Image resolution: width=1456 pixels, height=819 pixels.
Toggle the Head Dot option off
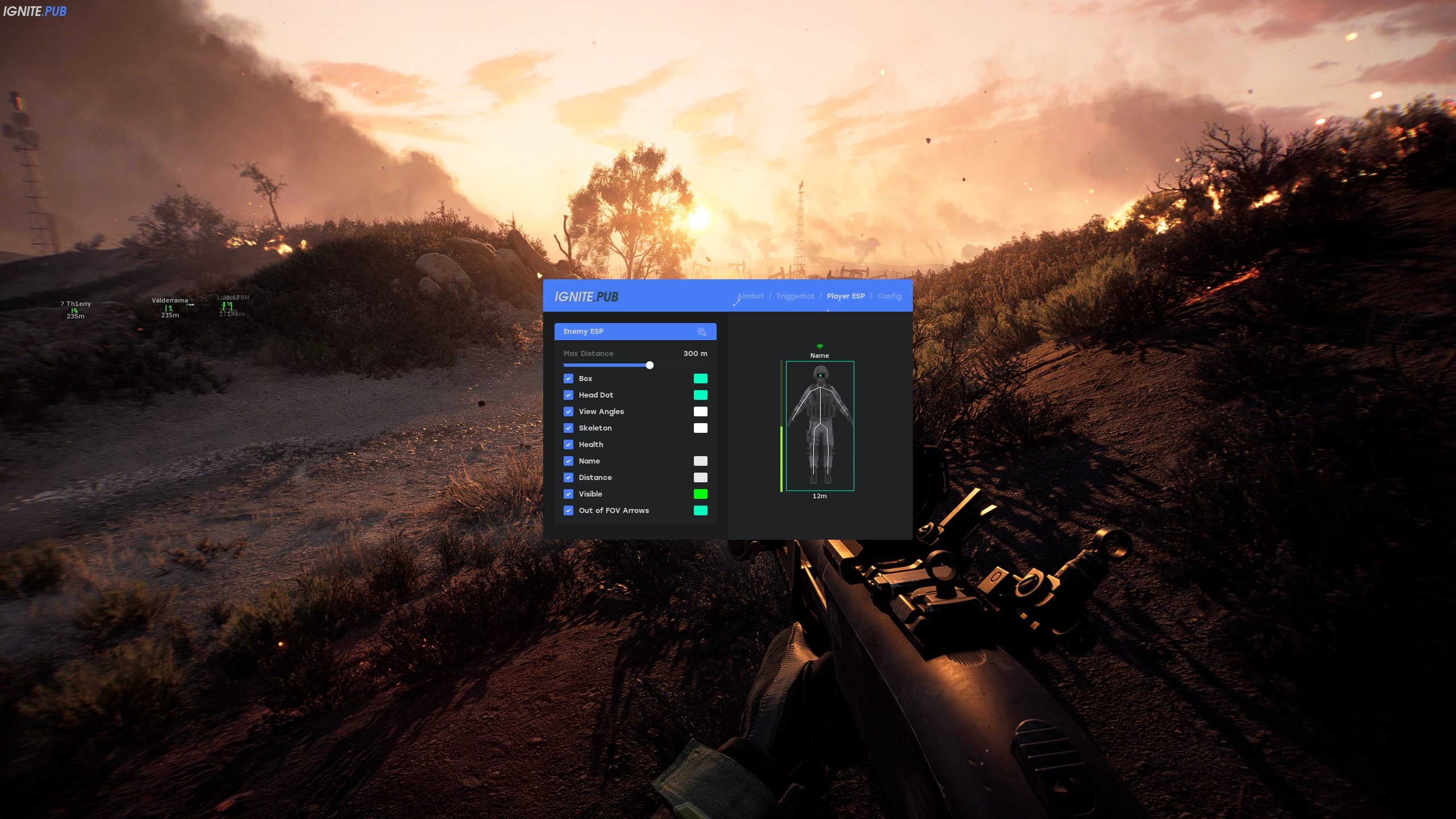coord(569,395)
